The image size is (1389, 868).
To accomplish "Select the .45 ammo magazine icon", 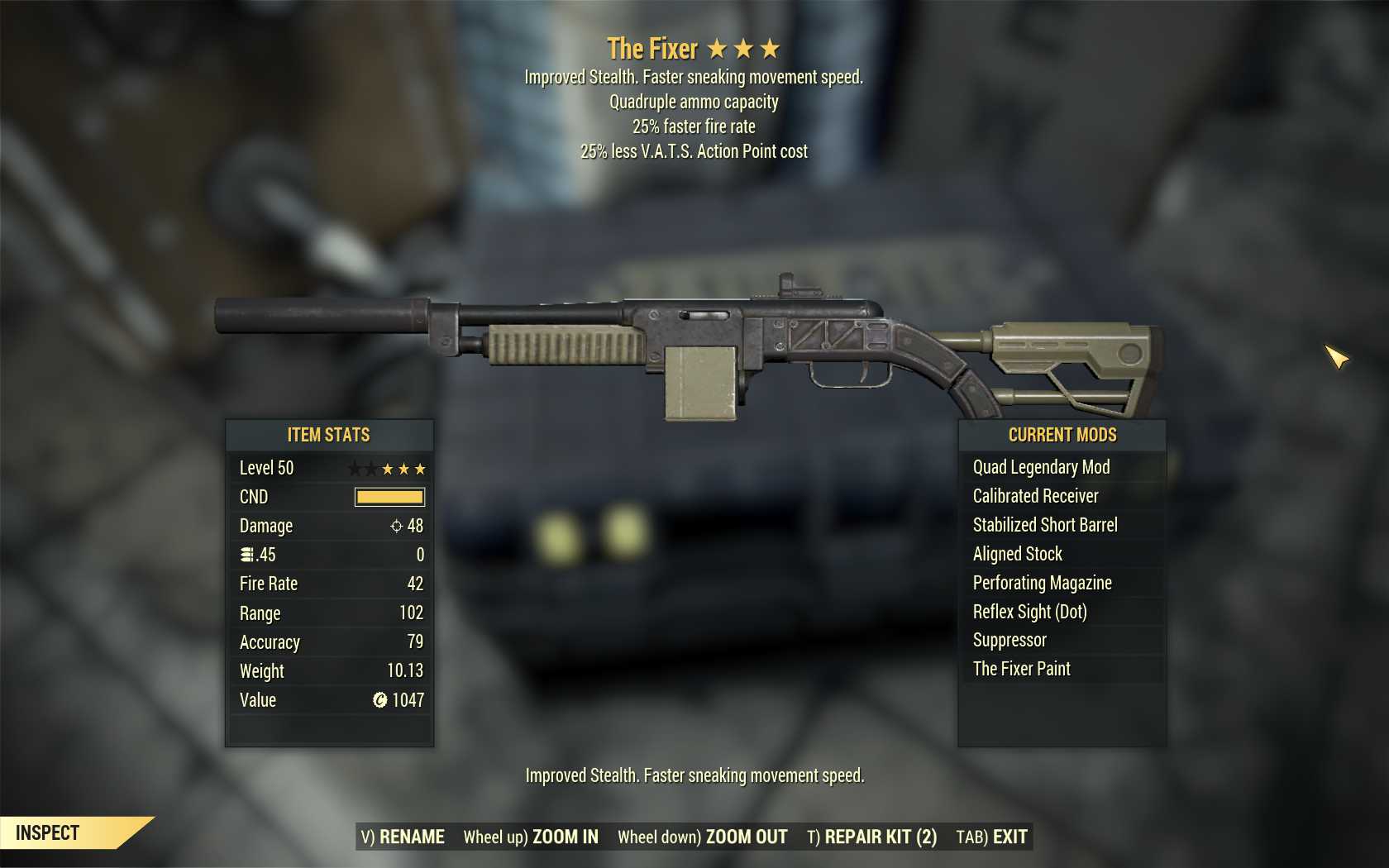I will pyautogui.click(x=246, y=555).
